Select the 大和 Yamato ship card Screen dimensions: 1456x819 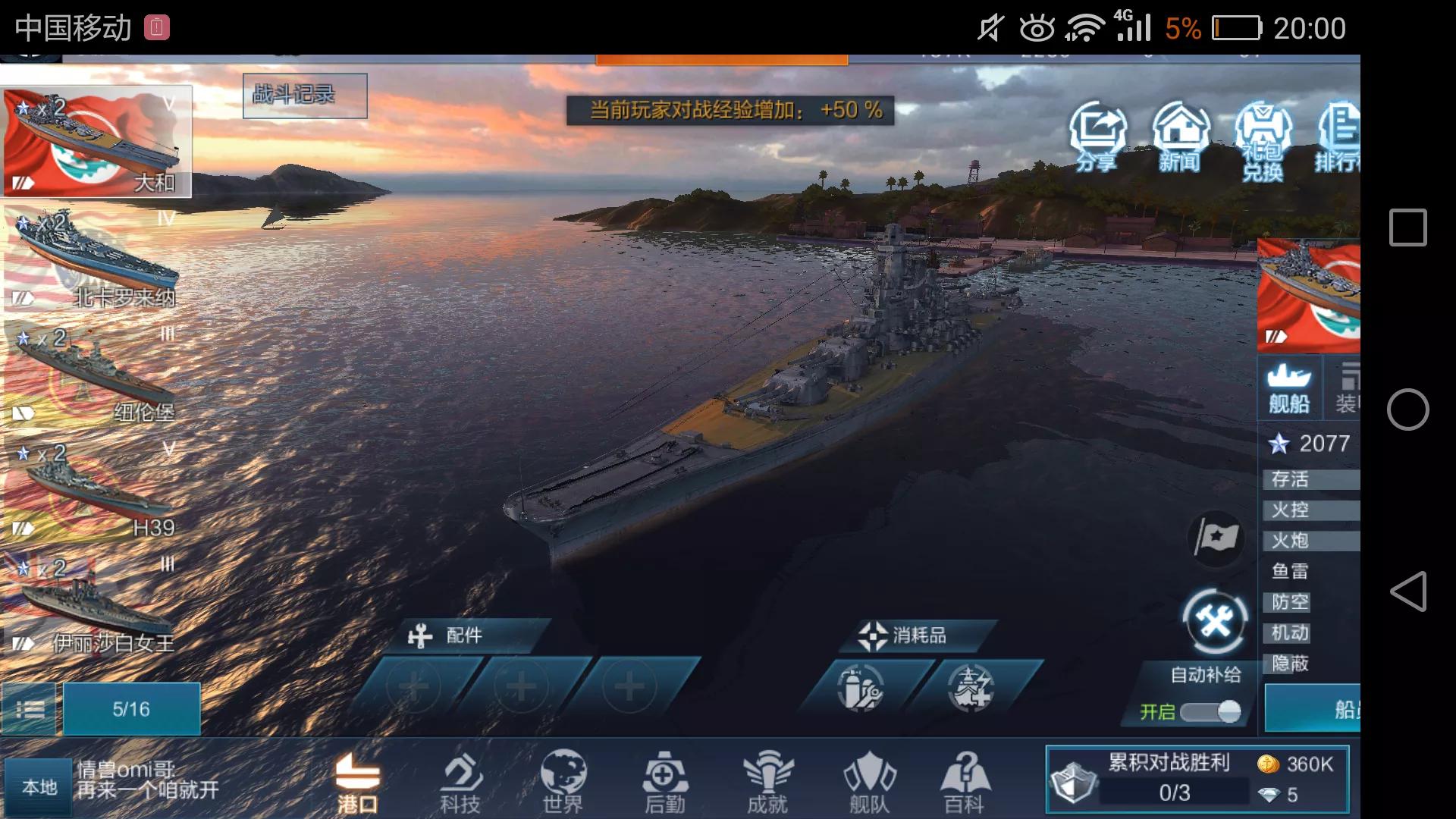click(96, 142)
